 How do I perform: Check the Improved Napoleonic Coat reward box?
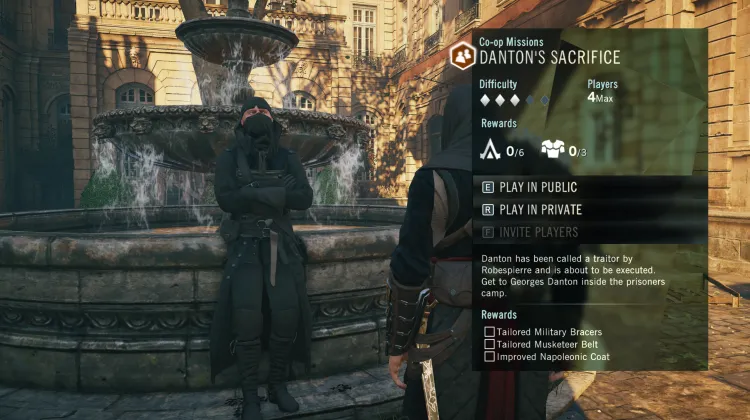[x=489, y=356]
